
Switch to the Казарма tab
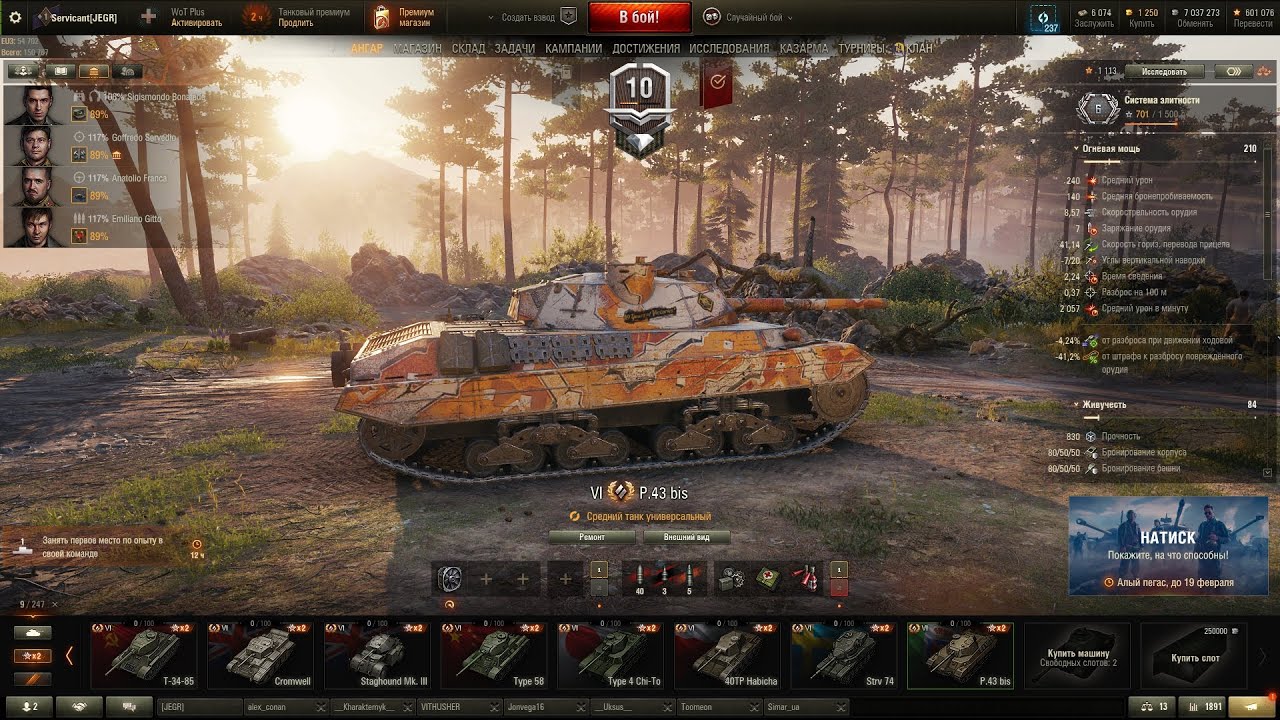(804, 48)
